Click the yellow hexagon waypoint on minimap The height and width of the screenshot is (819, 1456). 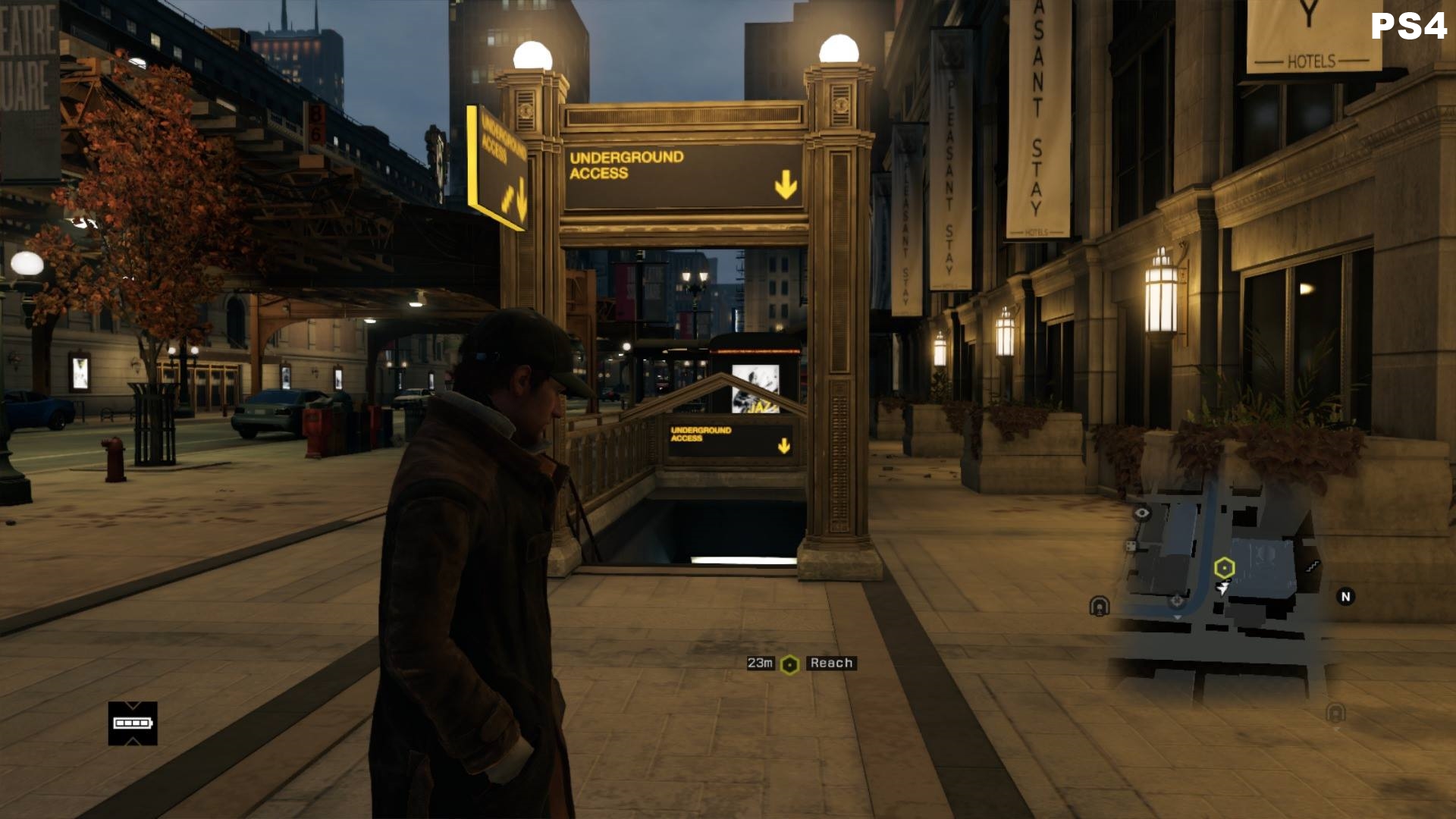tap(1224, 567)
